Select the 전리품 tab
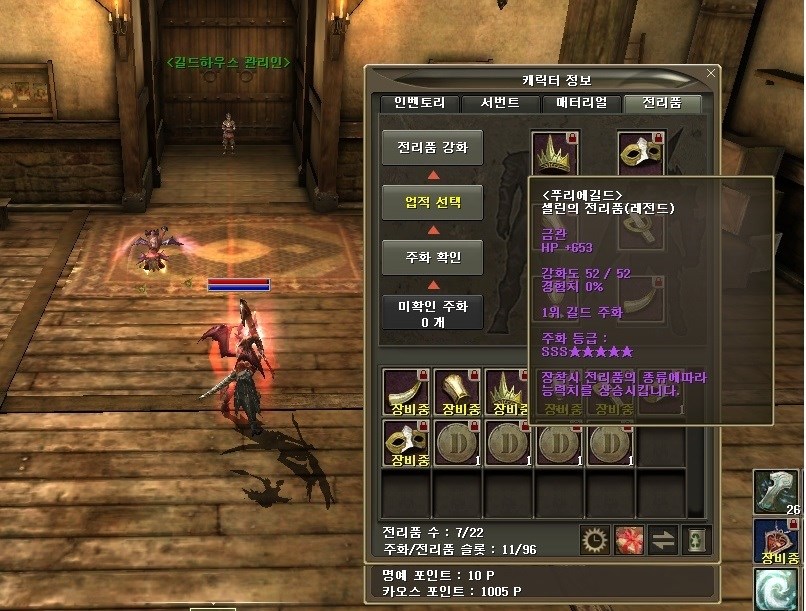Viewport: 806px width, 611px height. pyautogui.click(x=661, y=103)
